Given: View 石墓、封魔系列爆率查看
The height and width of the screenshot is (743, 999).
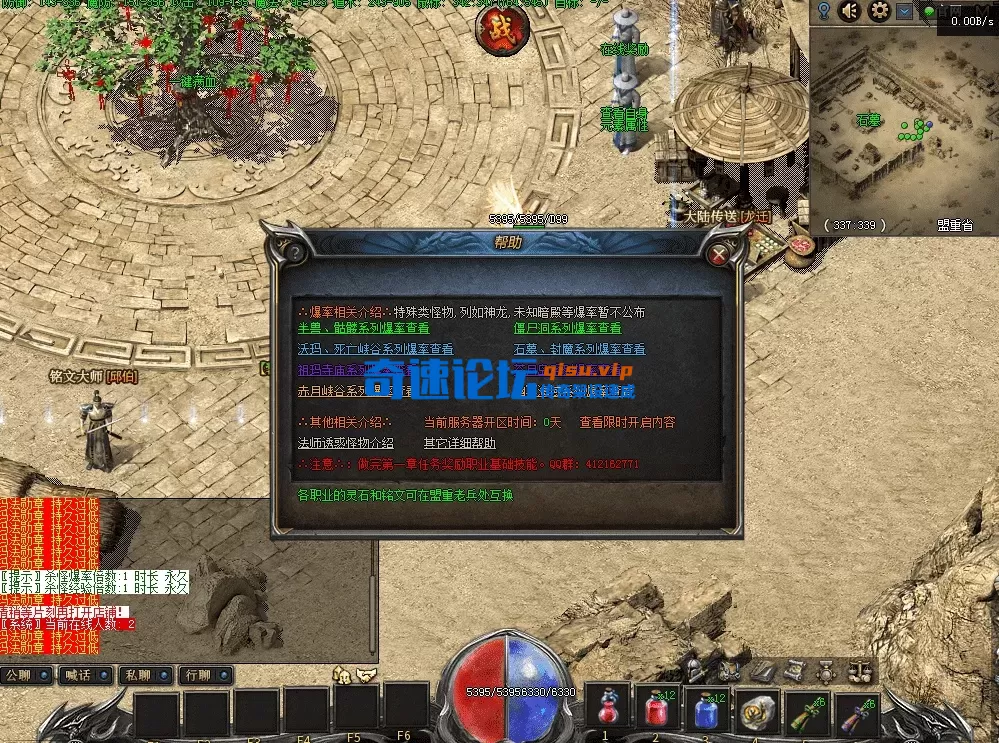Looking at the screenshot, I should click(x=579, y=349).
